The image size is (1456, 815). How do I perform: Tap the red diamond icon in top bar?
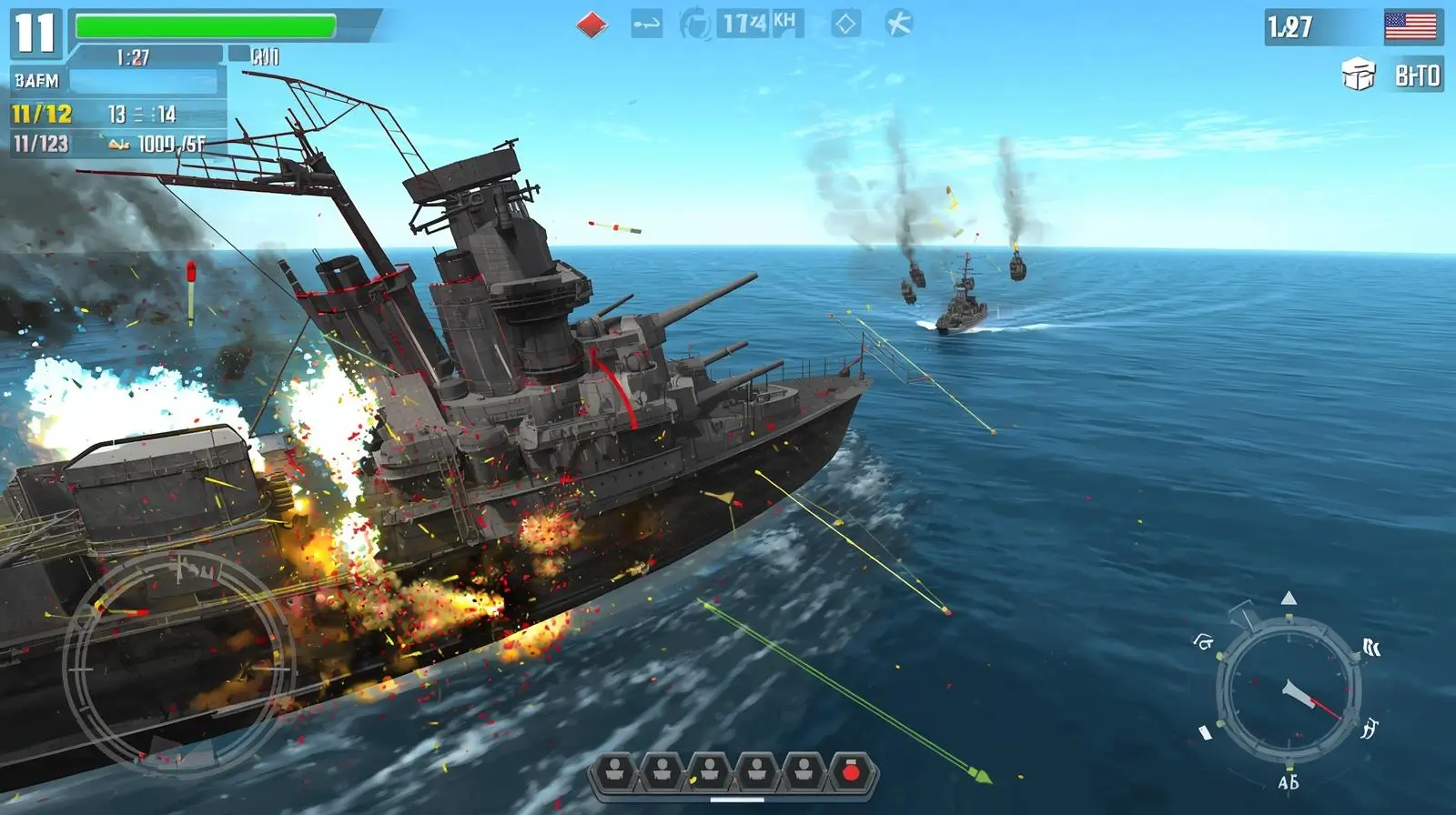point(591,24)
